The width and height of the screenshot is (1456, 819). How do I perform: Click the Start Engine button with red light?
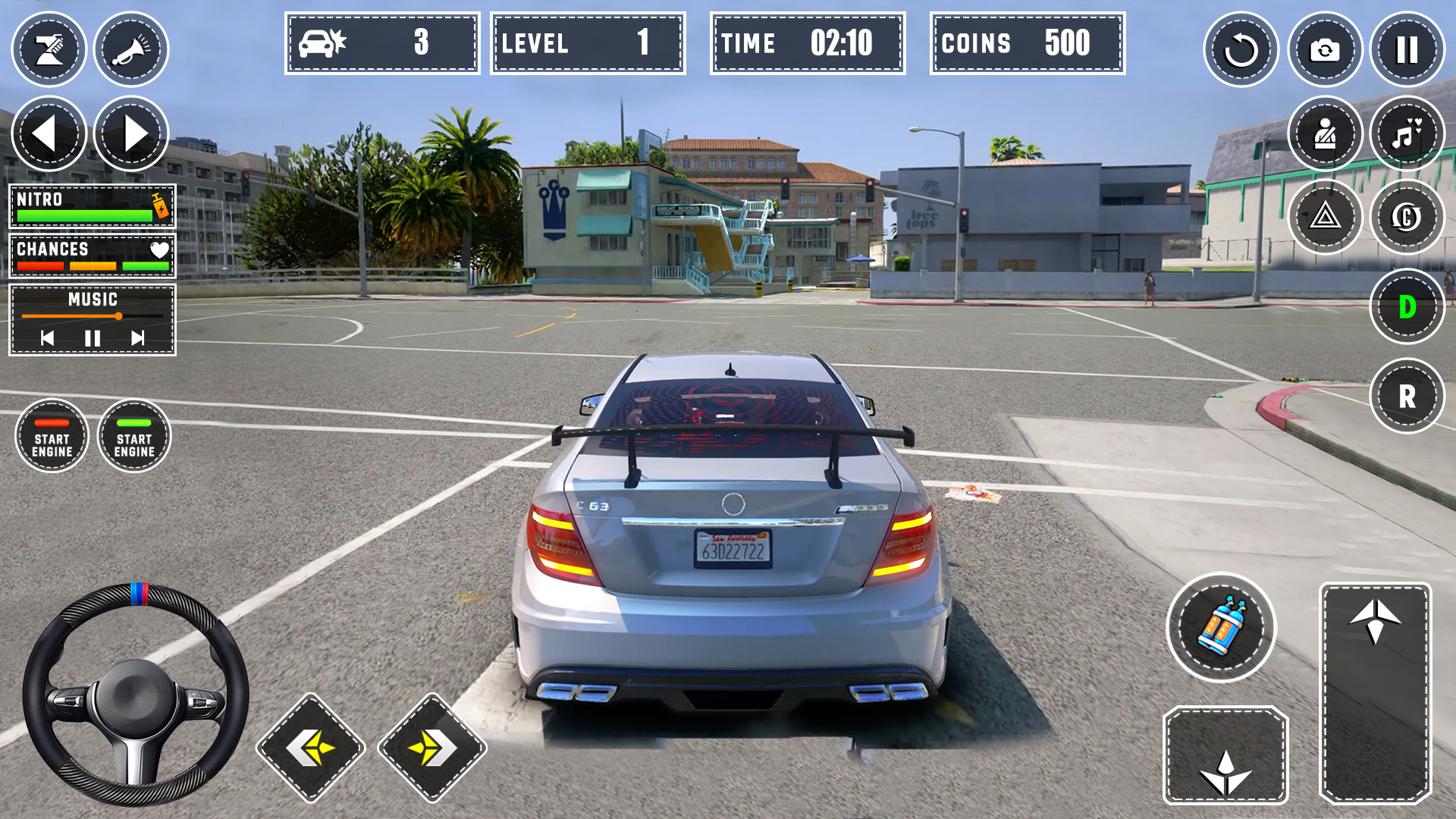tap(52, 436)
